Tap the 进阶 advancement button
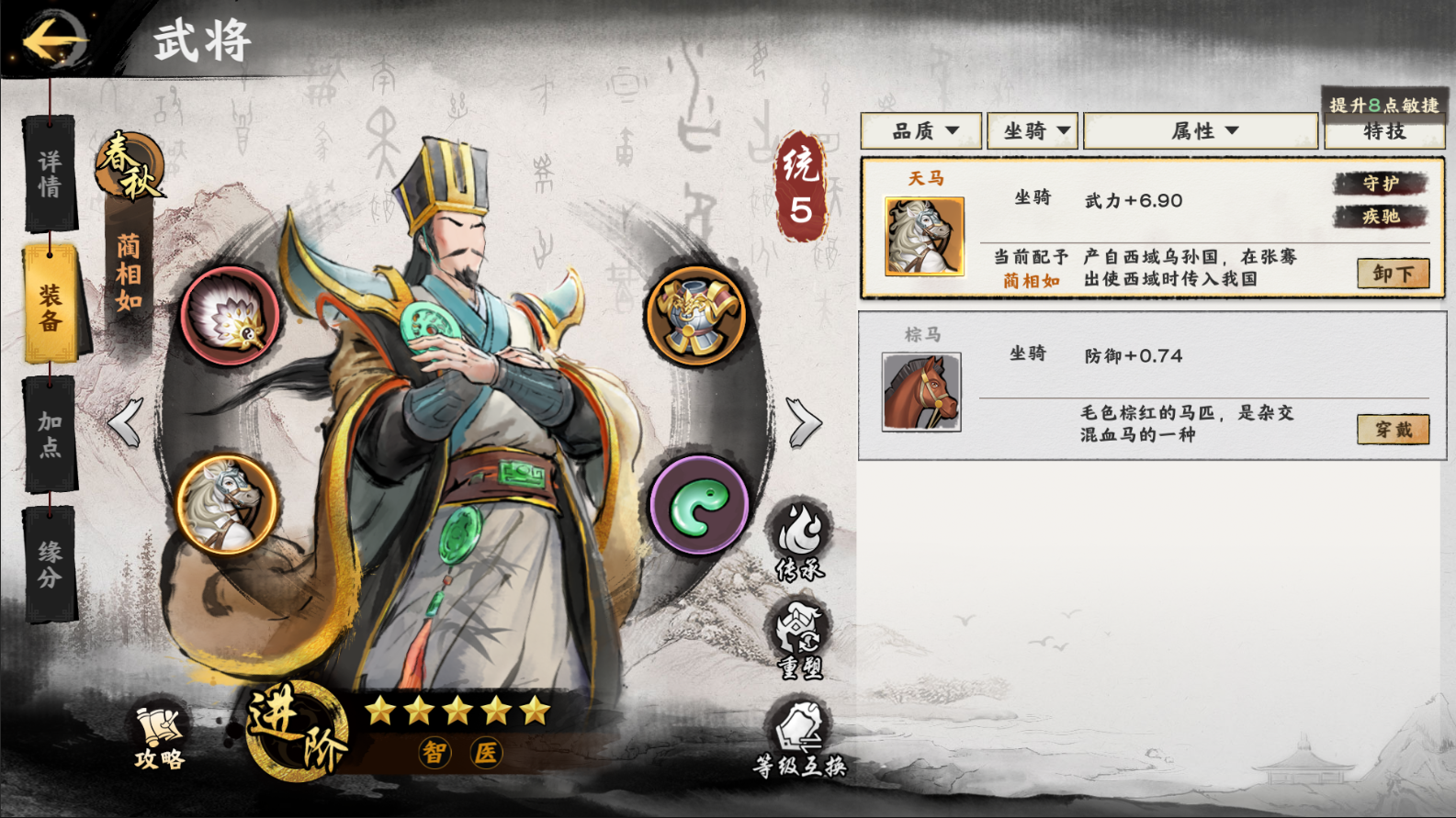Screen dimensions: 1456x818 click(x=296, y=732)
